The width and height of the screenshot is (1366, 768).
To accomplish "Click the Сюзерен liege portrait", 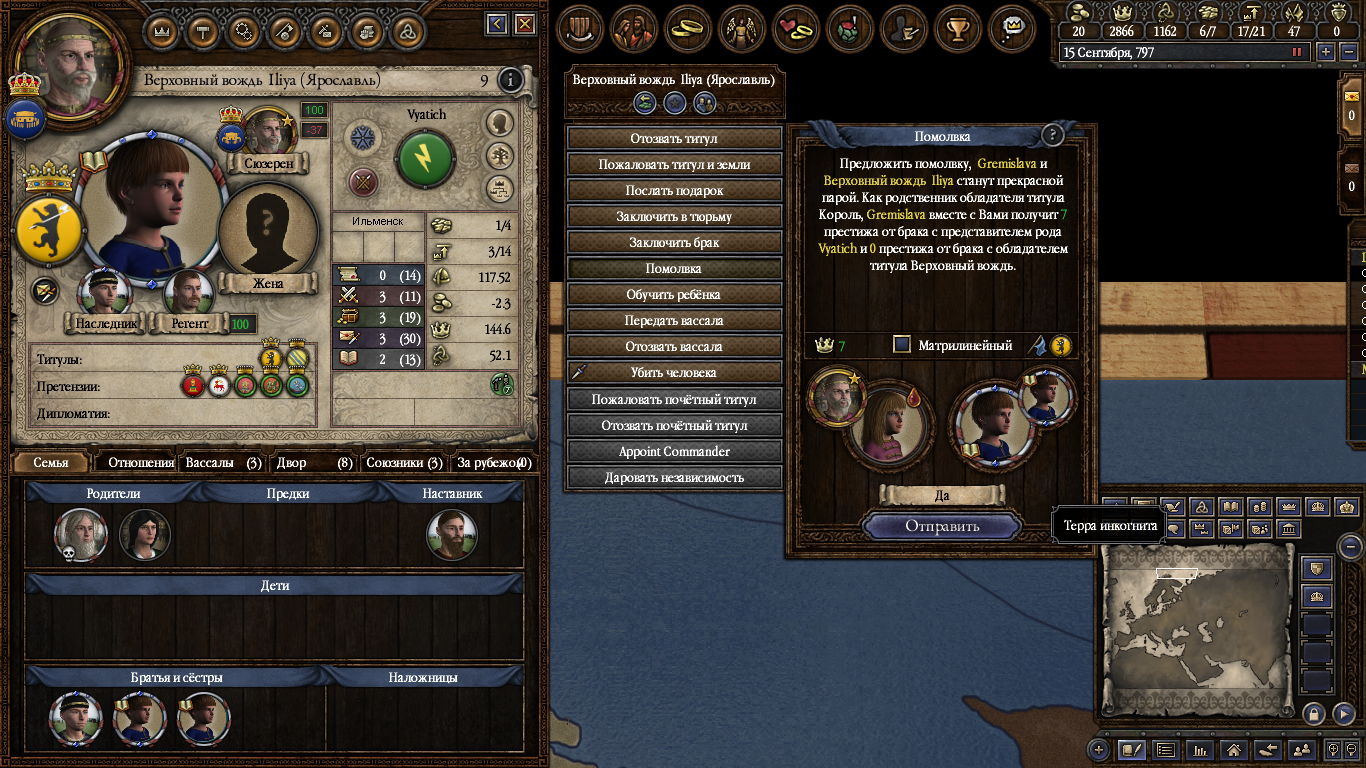I will (268, 133).
